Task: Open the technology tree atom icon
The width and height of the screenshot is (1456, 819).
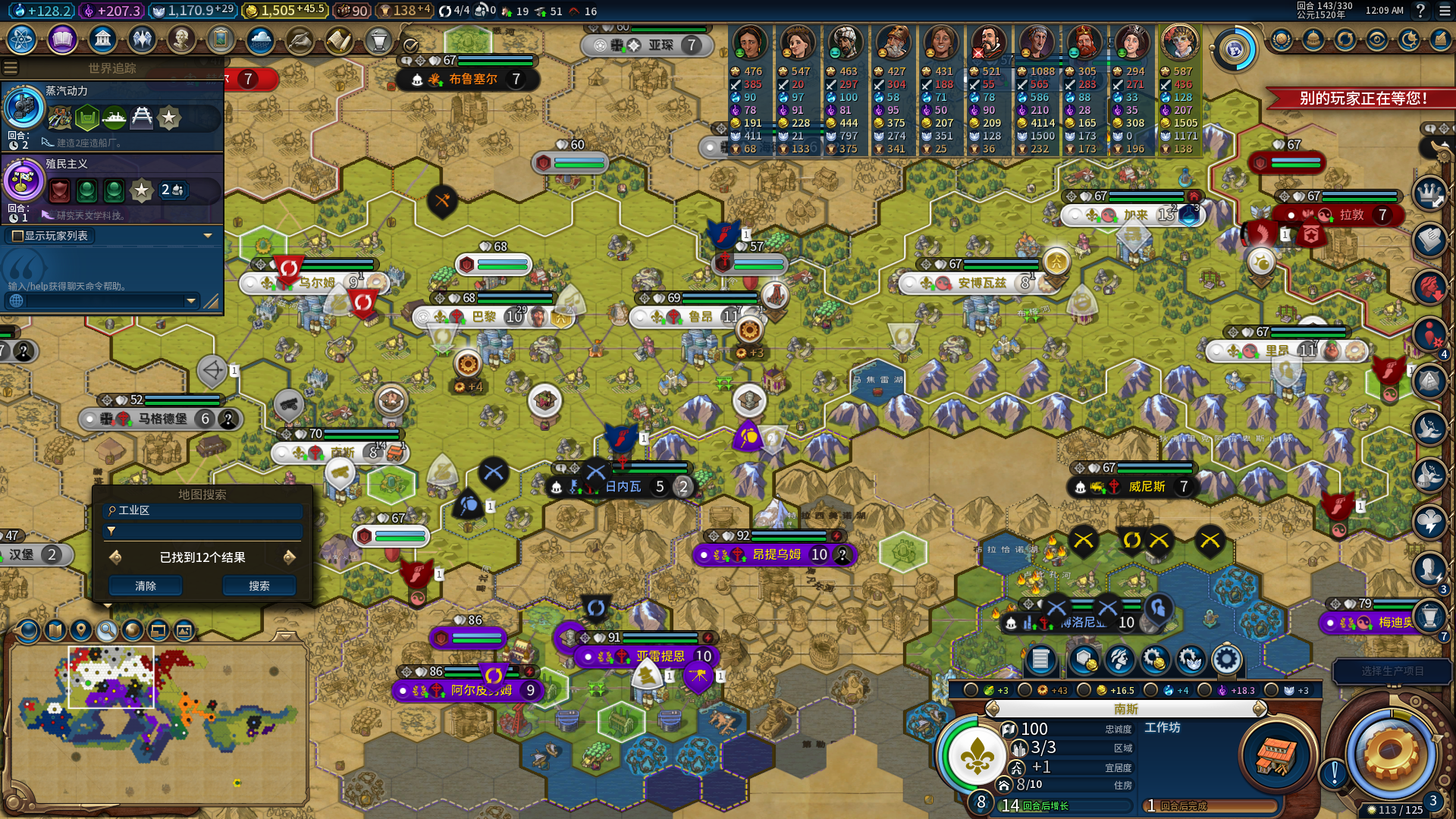Action: 22,39
